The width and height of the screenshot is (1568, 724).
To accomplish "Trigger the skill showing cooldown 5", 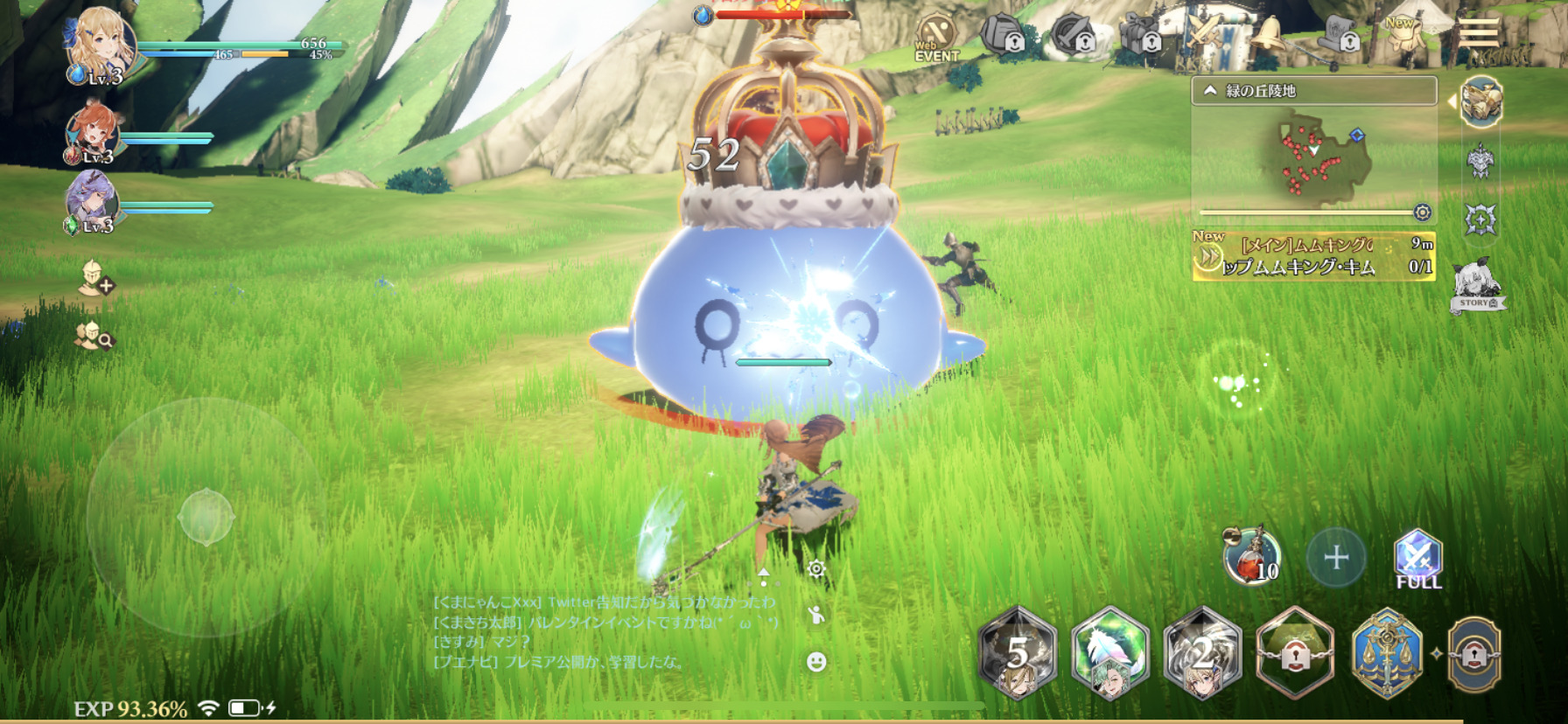I will (1018, 652).
